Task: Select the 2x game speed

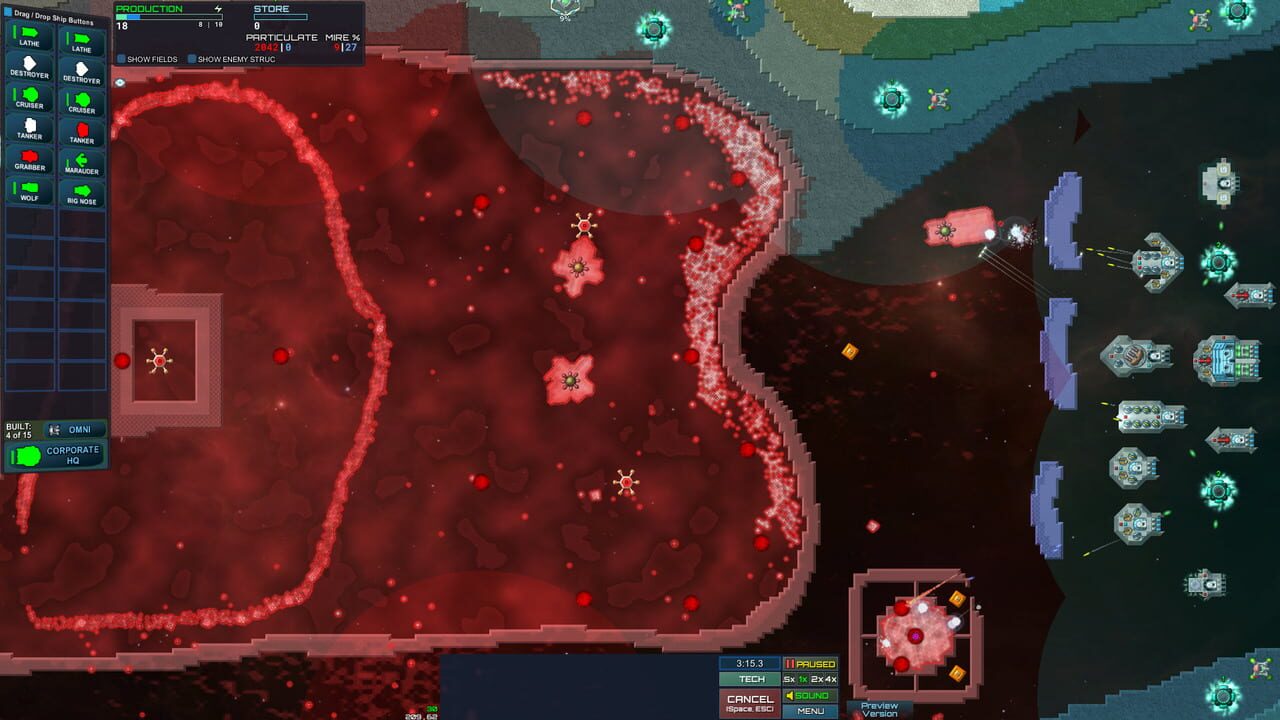Action: click(x=817, y=679)
